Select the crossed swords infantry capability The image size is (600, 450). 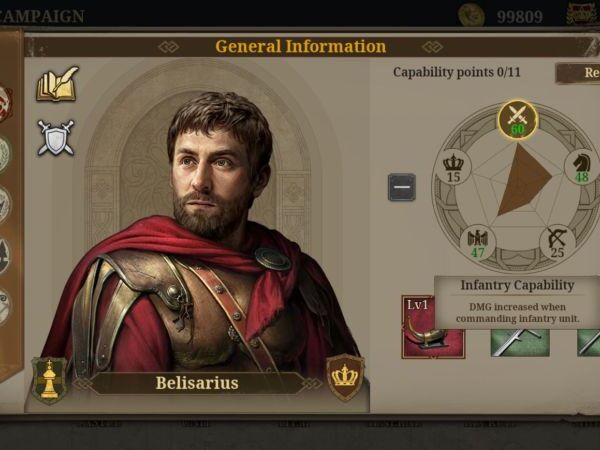point(517,120)
